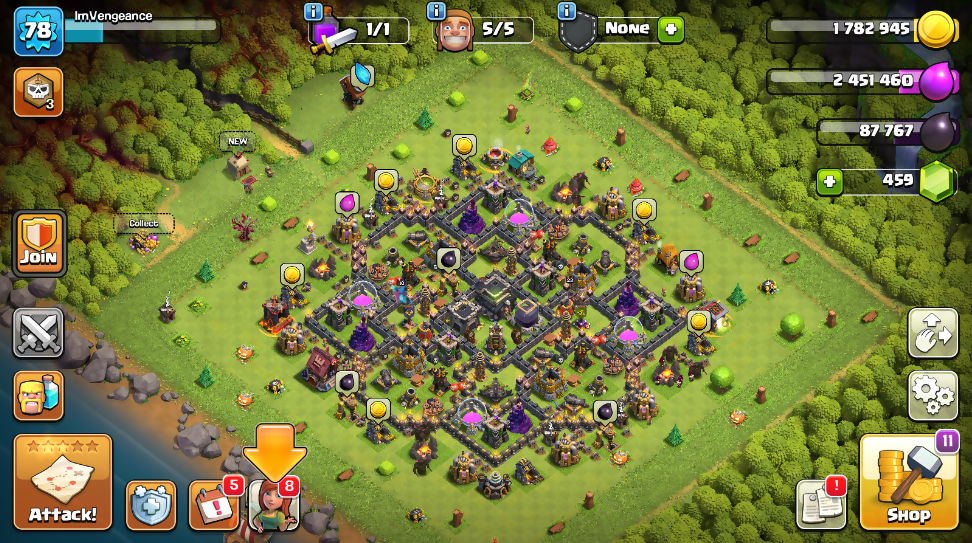Open the Settings gears button
This screenshot has width=972, height=543.
932,394
